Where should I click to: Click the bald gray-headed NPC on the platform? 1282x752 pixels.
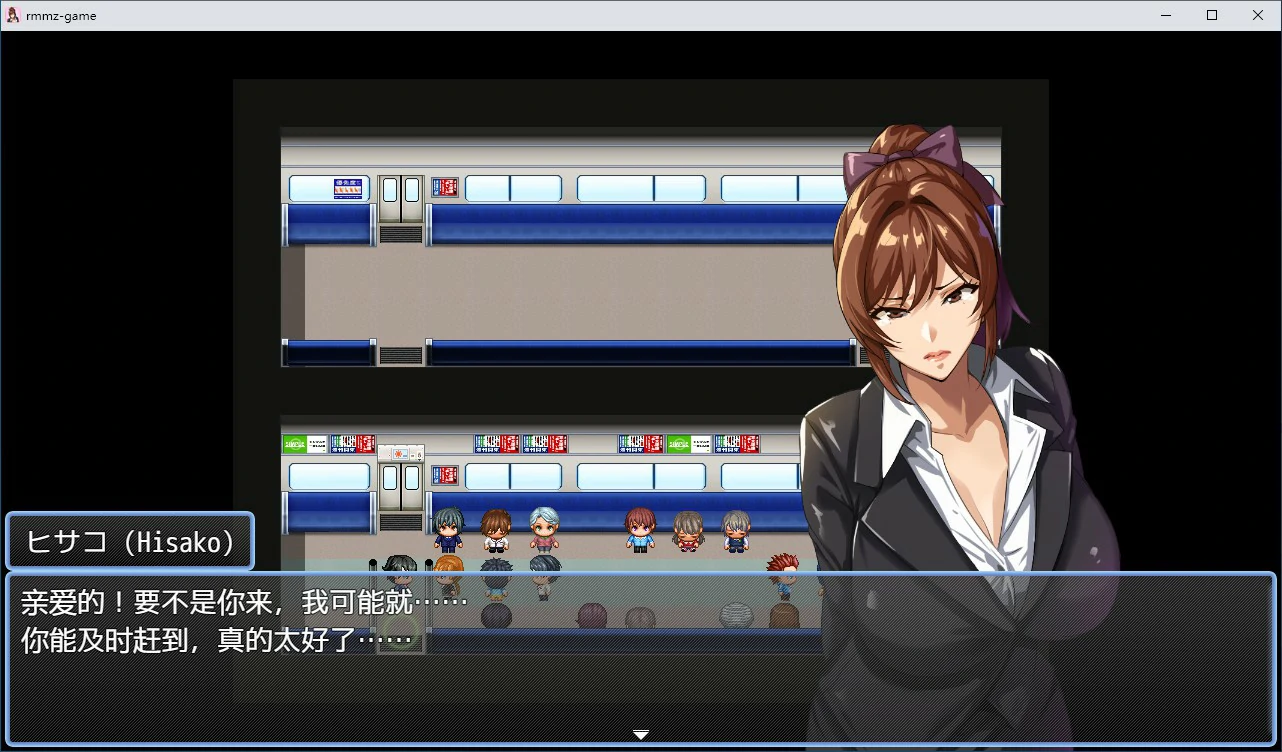point(737,612)
